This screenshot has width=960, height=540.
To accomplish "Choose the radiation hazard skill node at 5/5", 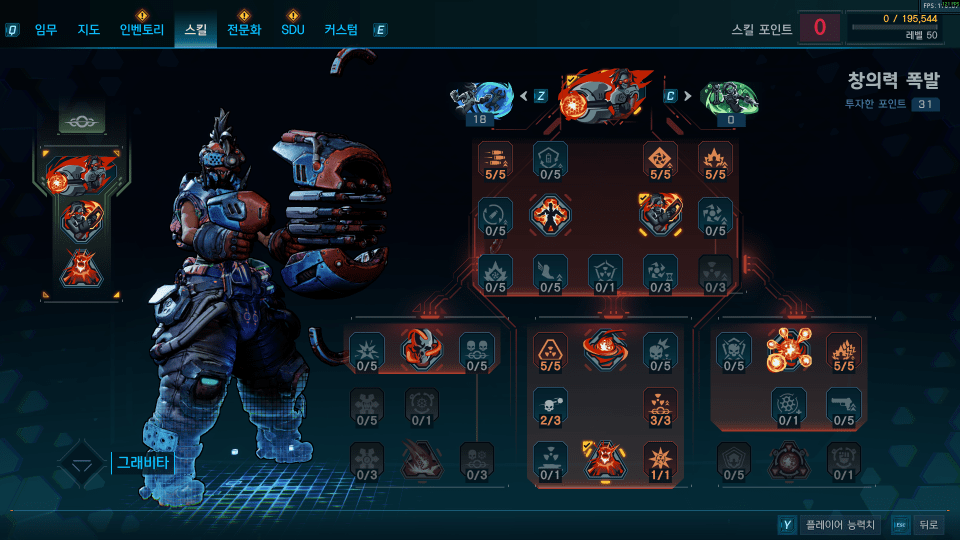I will (x=550, y=350).
